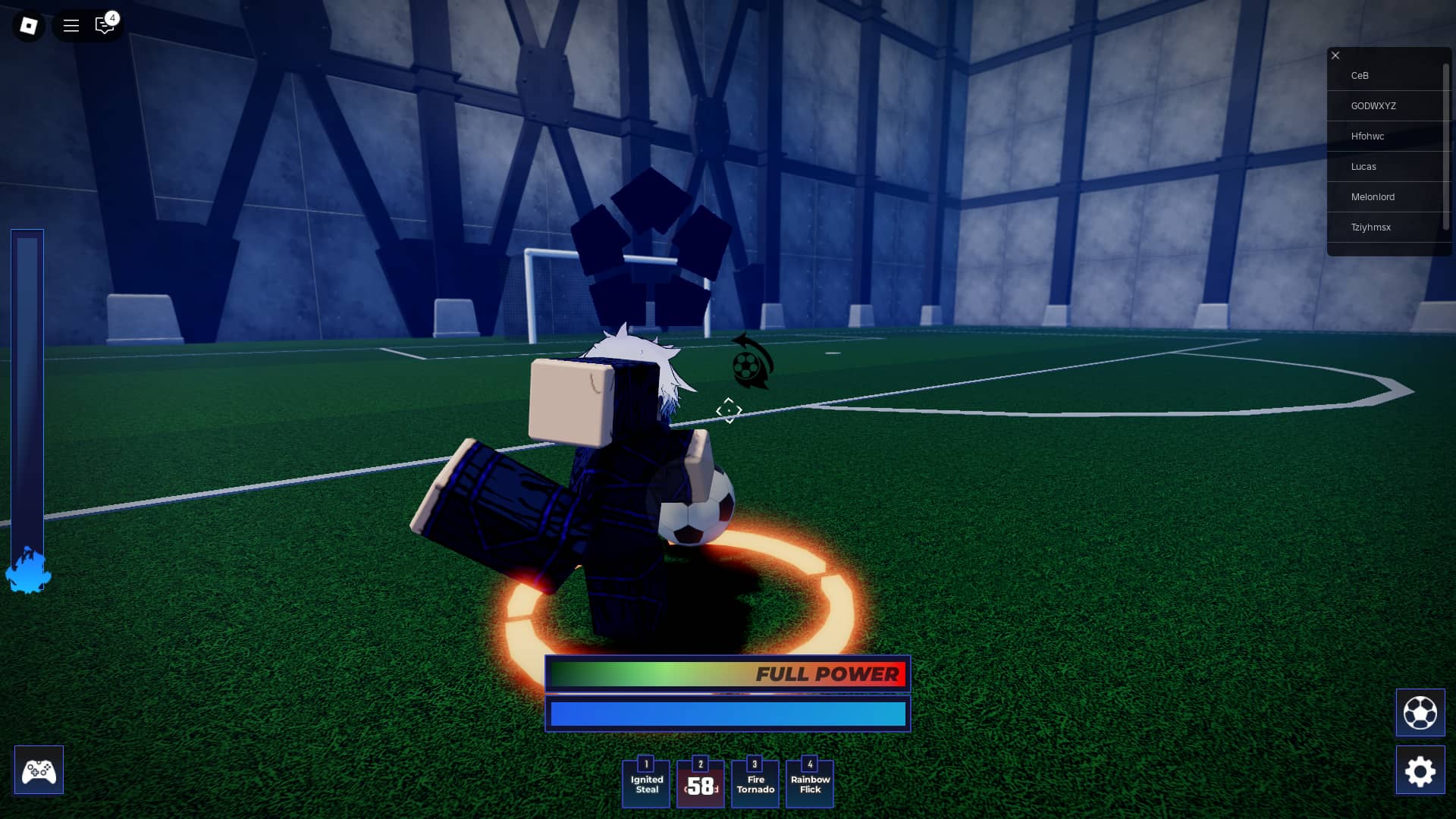Image resolution: width=1456 pixels, height=819 pixels.
Task: Click the Fire Tornado ability icon
Action: (755, 783)
